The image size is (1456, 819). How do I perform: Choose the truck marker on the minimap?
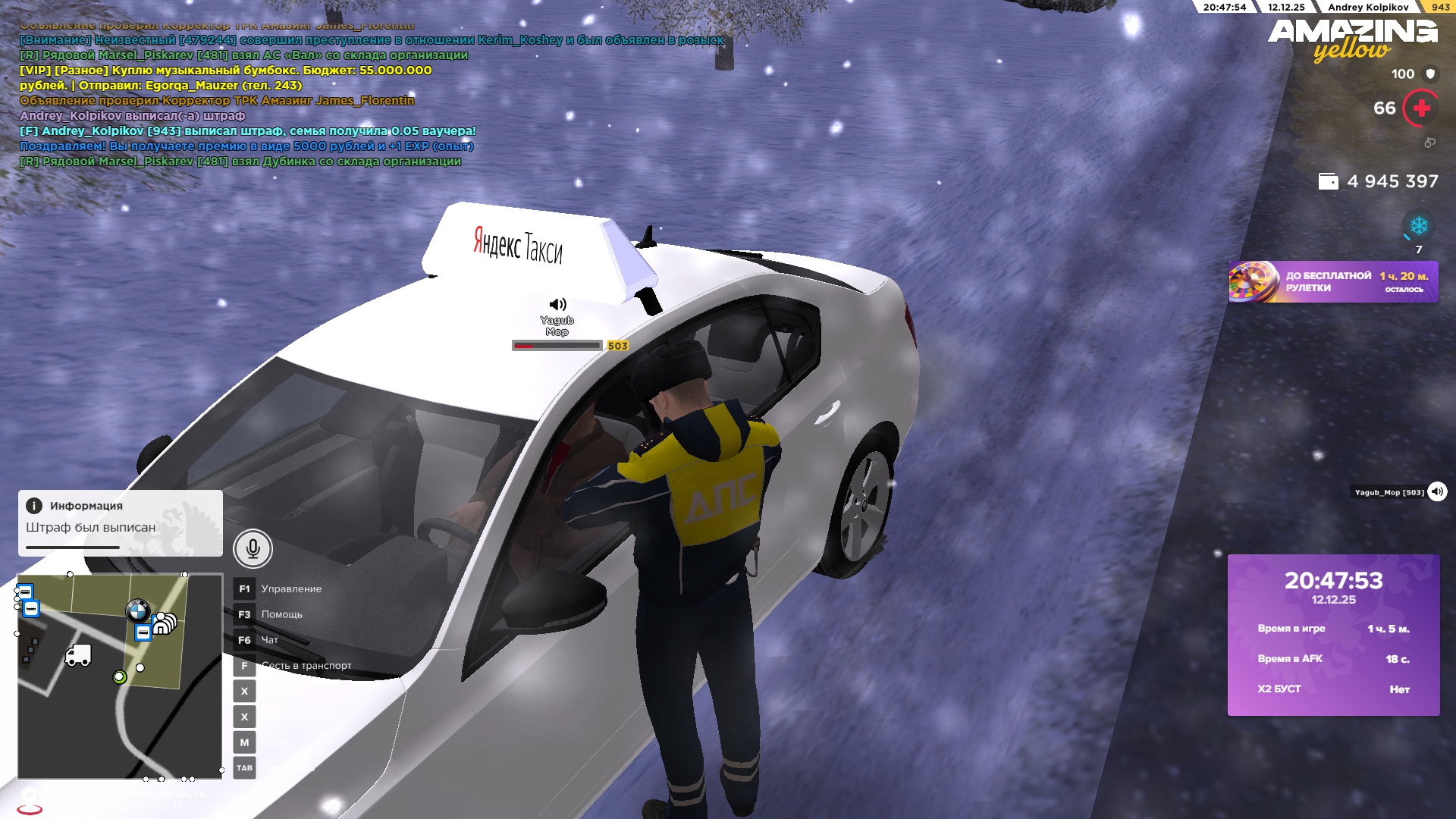tap(78, 655)
